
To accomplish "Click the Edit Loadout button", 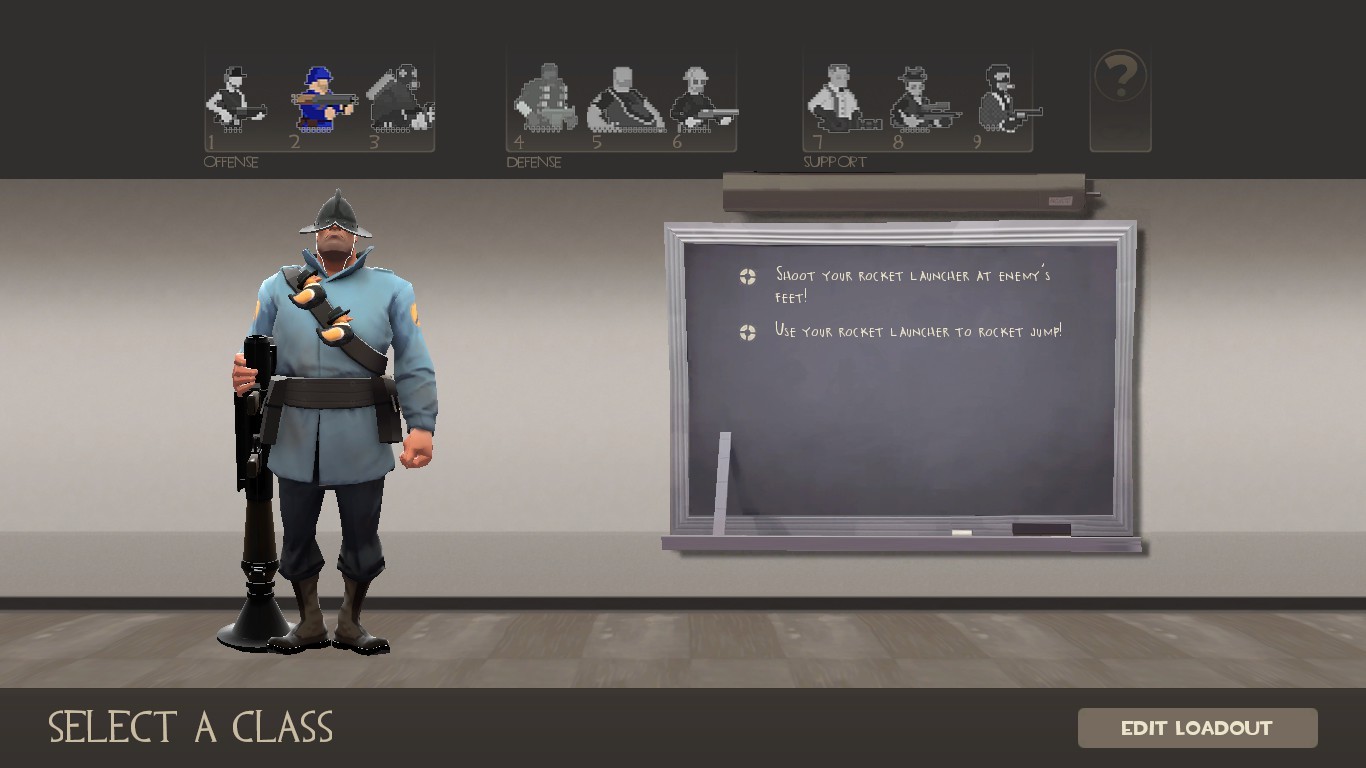I will pos(1196,727).
